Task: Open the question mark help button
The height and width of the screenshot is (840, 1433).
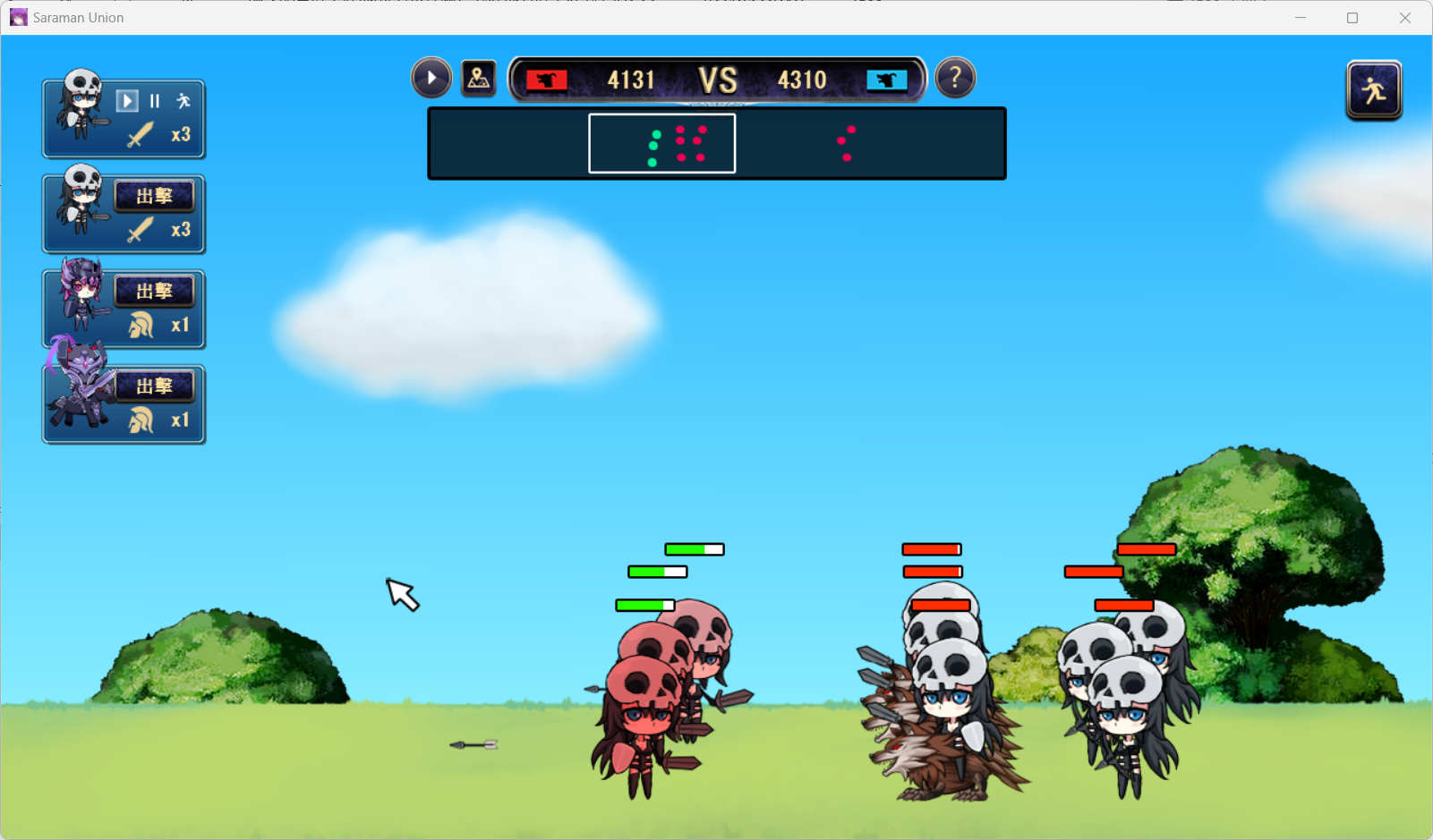Action: click(955, 79)
